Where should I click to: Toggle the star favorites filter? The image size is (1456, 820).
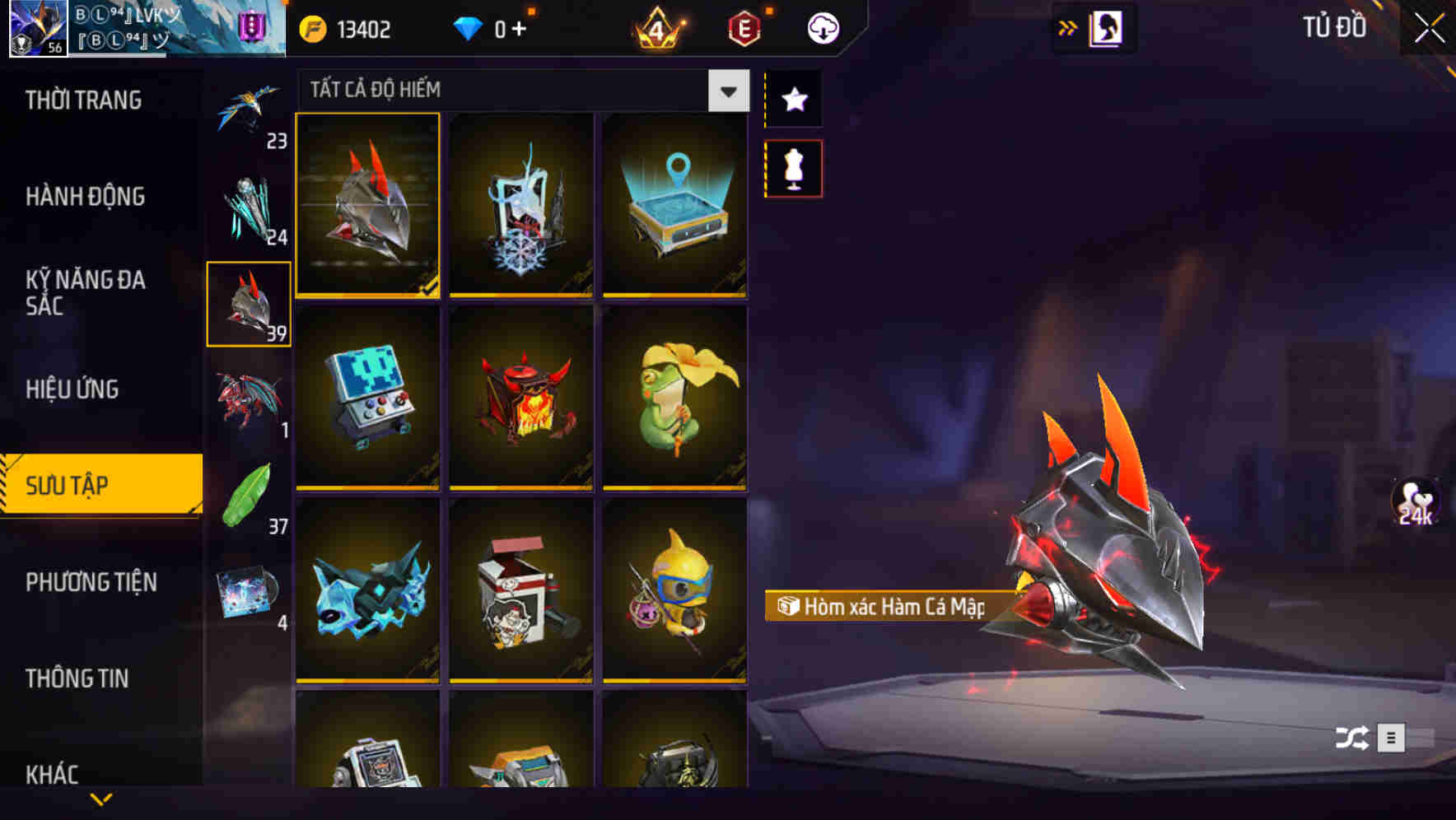[x=793, y=100]
